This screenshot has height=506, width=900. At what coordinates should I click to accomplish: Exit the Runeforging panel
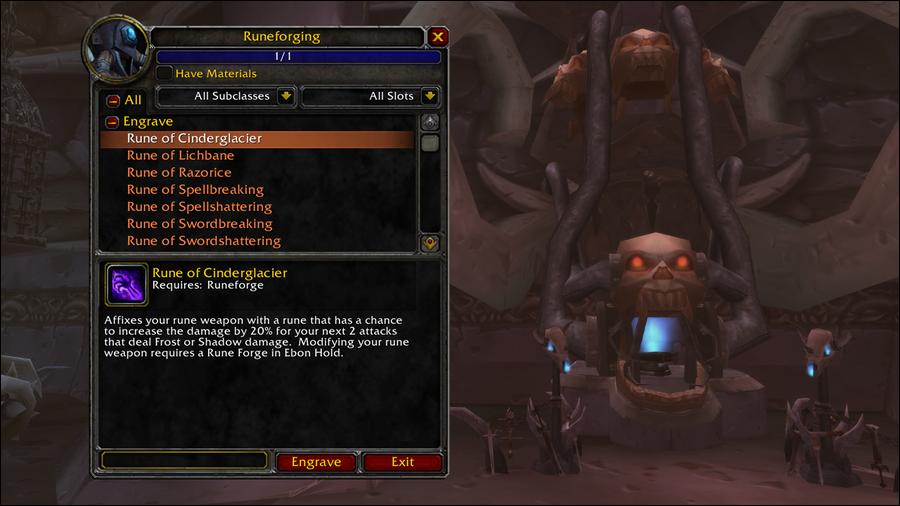pyautogui.click(x=402, y=462)
